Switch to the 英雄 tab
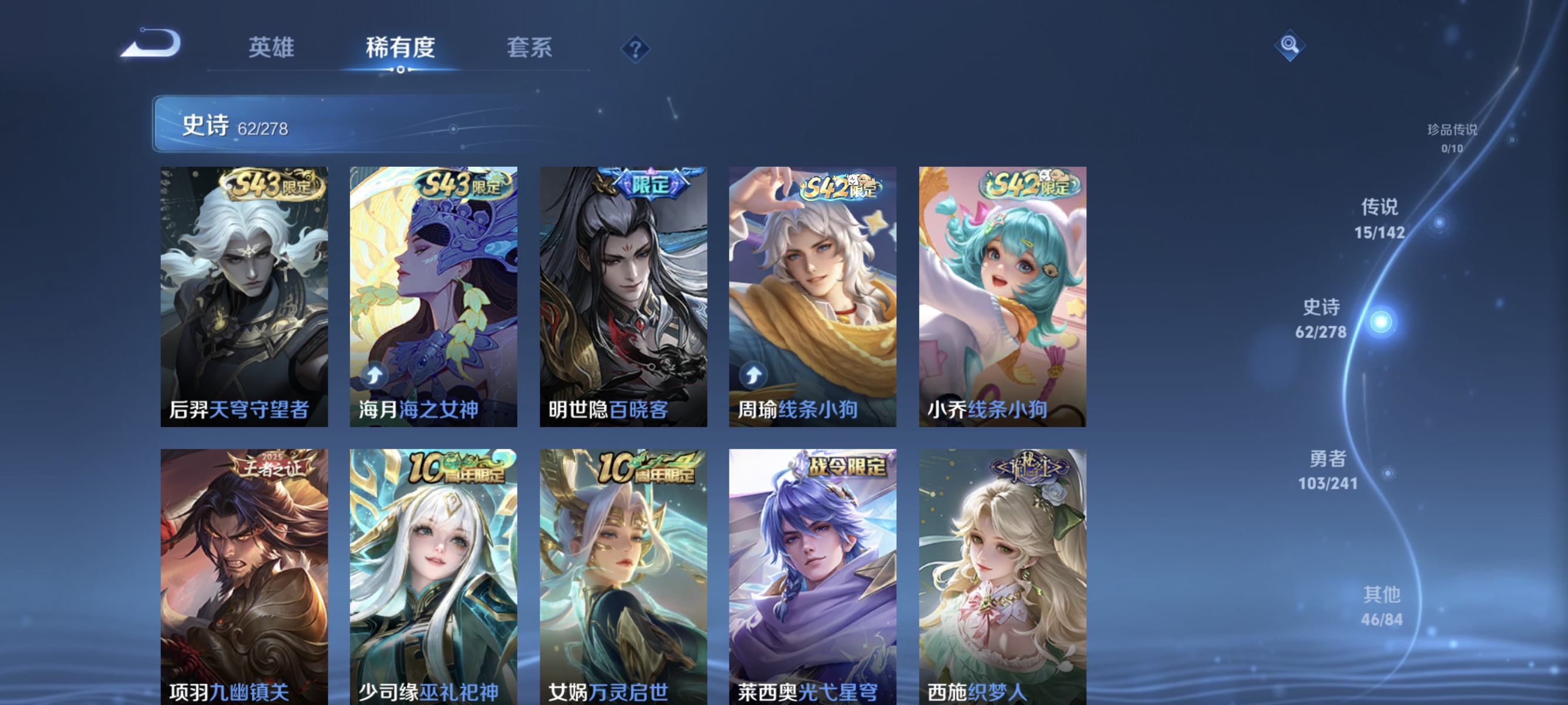Screen dimensions: 1568x705 tap(271, 49)
